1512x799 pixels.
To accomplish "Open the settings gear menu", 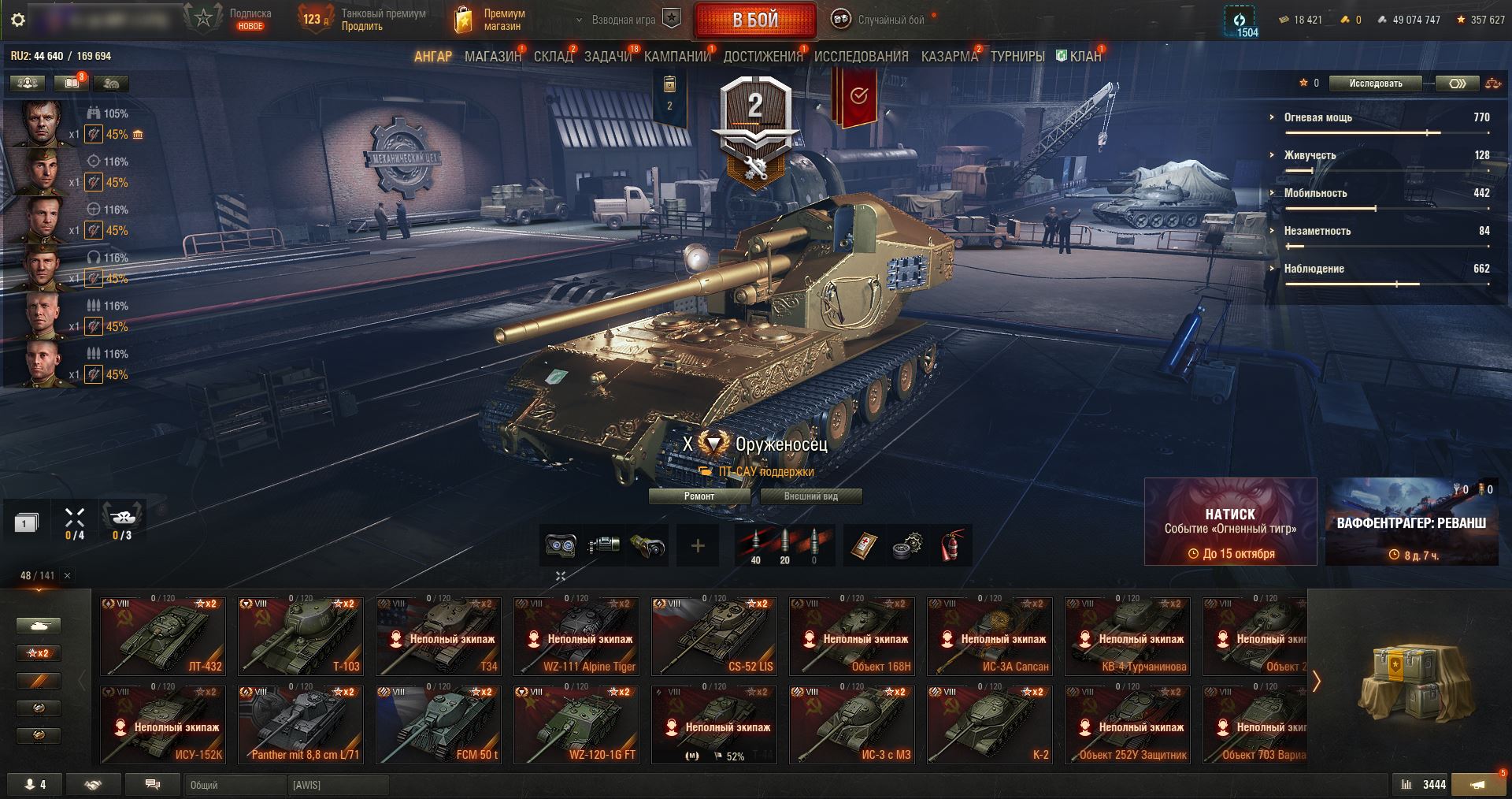I will (18, 20).
